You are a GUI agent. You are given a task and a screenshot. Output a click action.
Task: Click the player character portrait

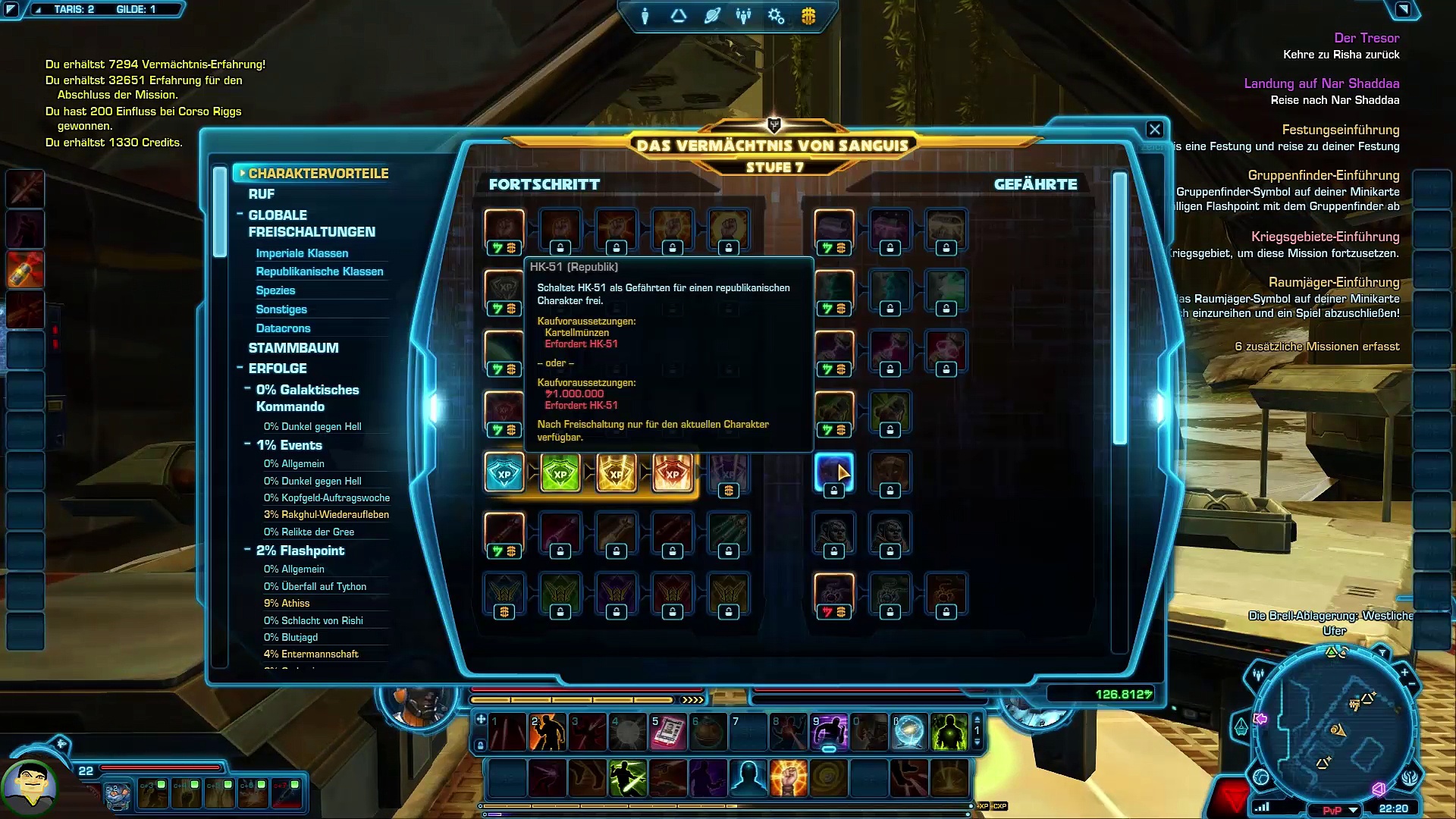[x=29, y=786]
